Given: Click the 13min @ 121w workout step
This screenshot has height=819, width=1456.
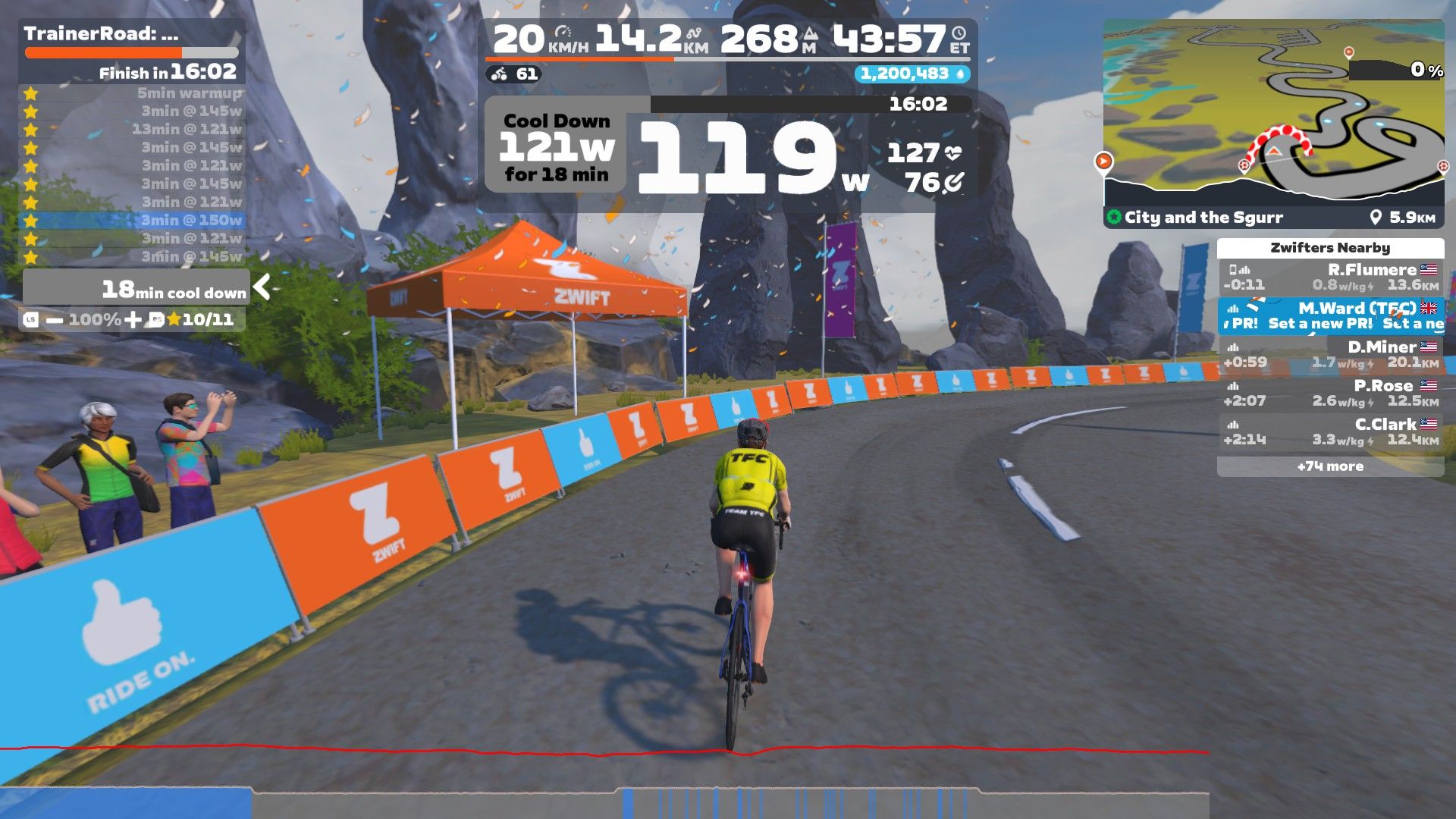Looking at the screenshot, I should tap(133, 130).
